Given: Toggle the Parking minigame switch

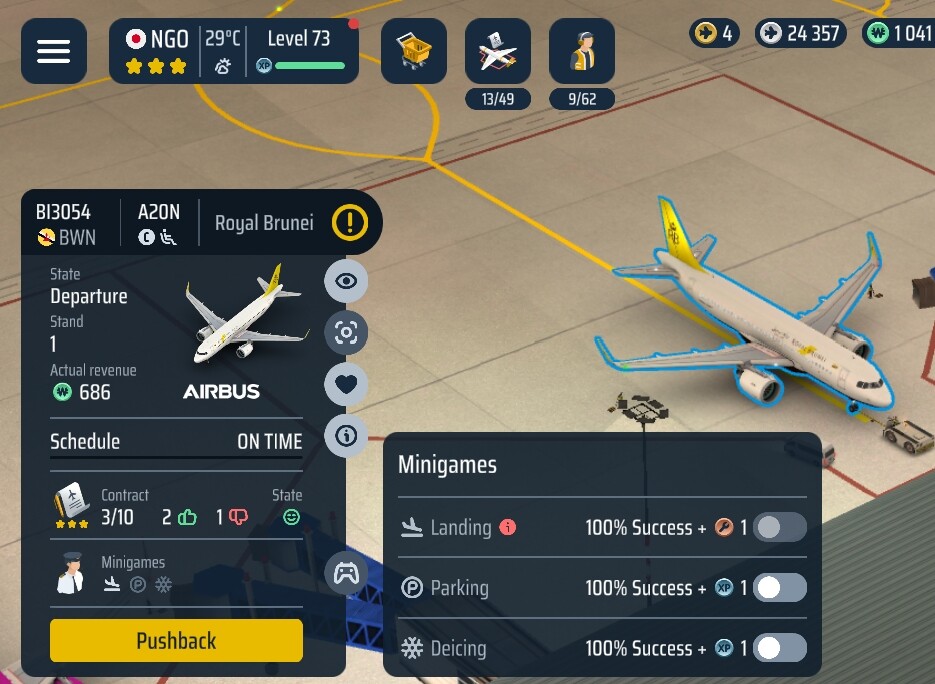Looking at the screenshot, I should pos(779,588).
